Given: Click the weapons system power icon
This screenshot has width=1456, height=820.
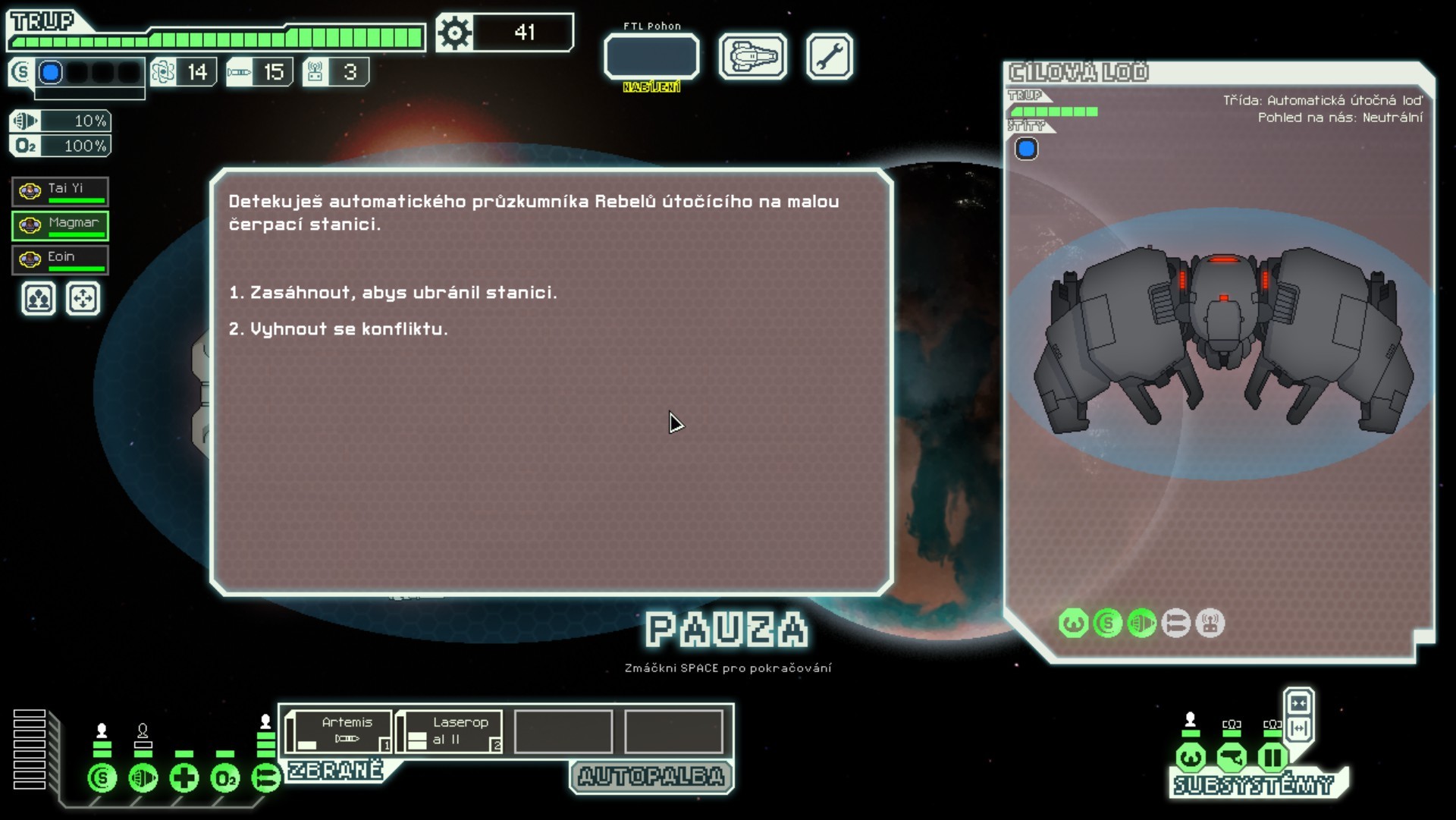Looking at the screenshot, I should 265,778.
